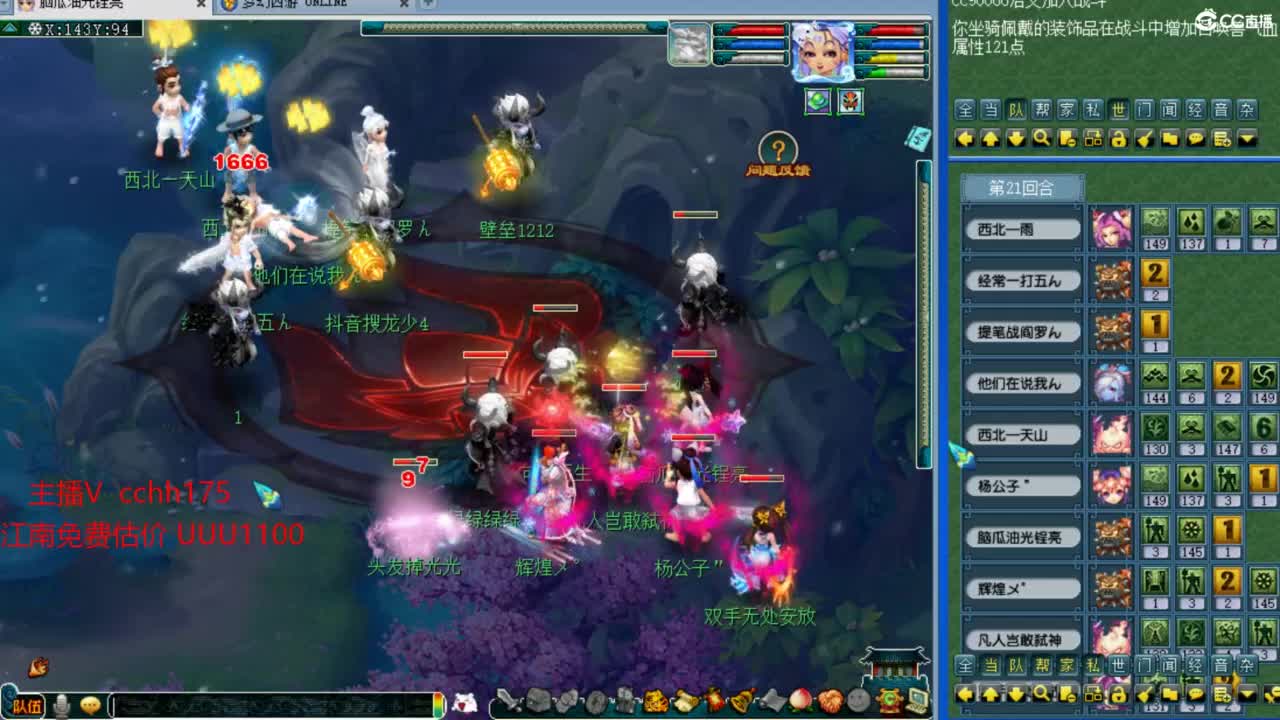
Task: Click the 西北一雨 name in the battle panel
Action: pos(1022,228)
